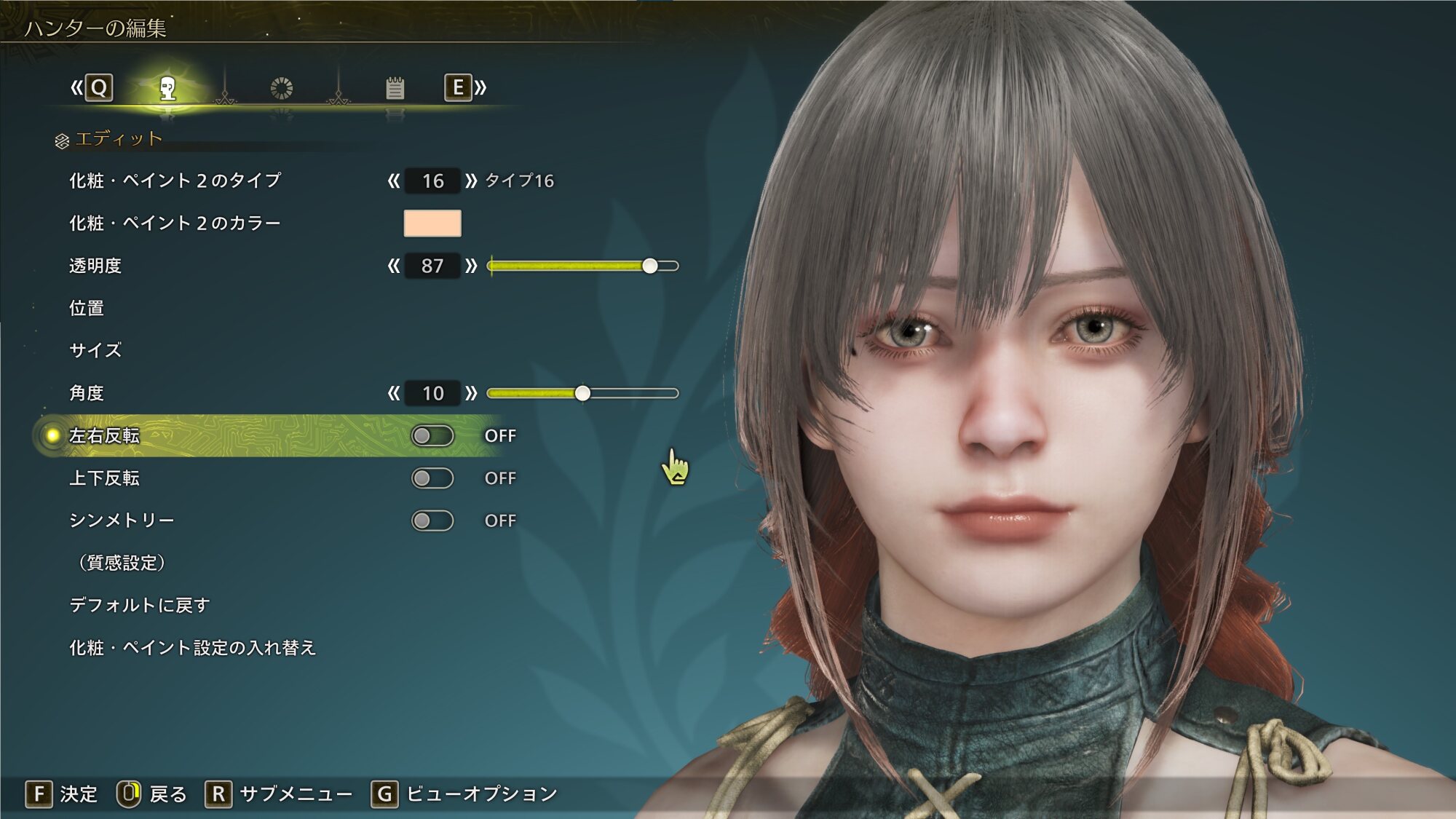The height and width of the screenshot is (819, 1456).
Task: Toggle 上下反転 vertical flip on
Action: [432, 478]
